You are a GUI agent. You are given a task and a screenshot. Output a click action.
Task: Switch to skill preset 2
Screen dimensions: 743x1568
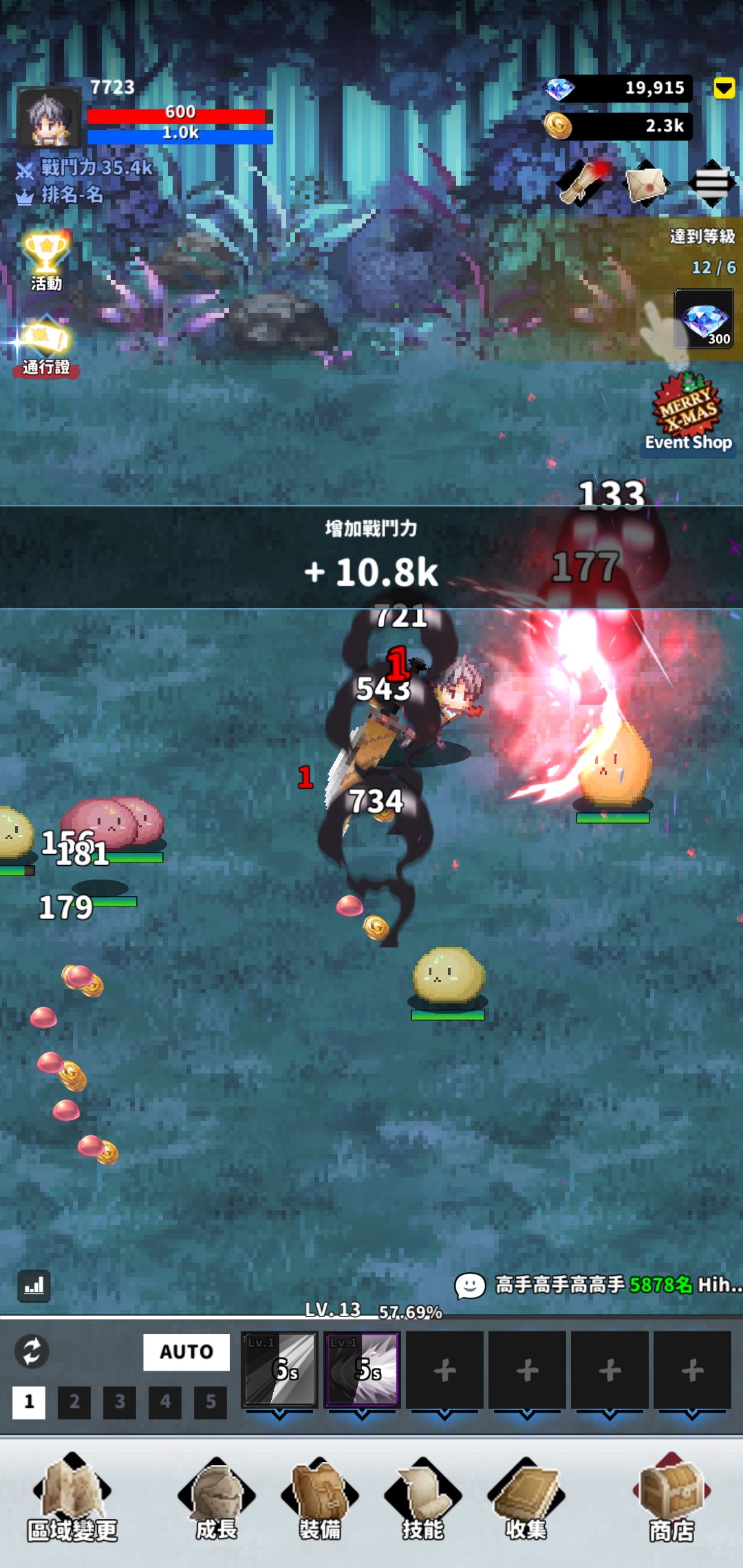click(x=74, y=1402)
